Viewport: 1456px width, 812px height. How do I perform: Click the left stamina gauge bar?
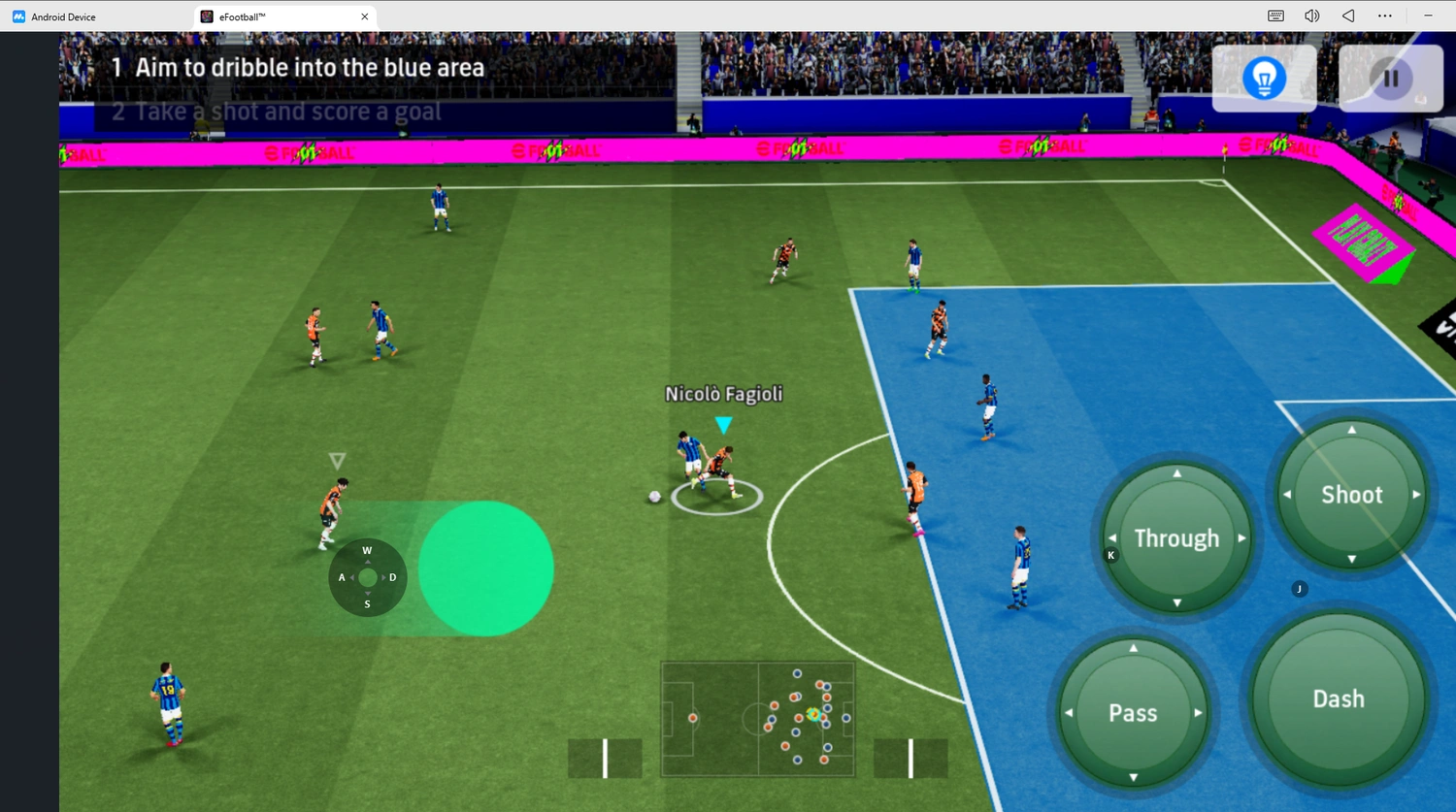tap(604, 758)
